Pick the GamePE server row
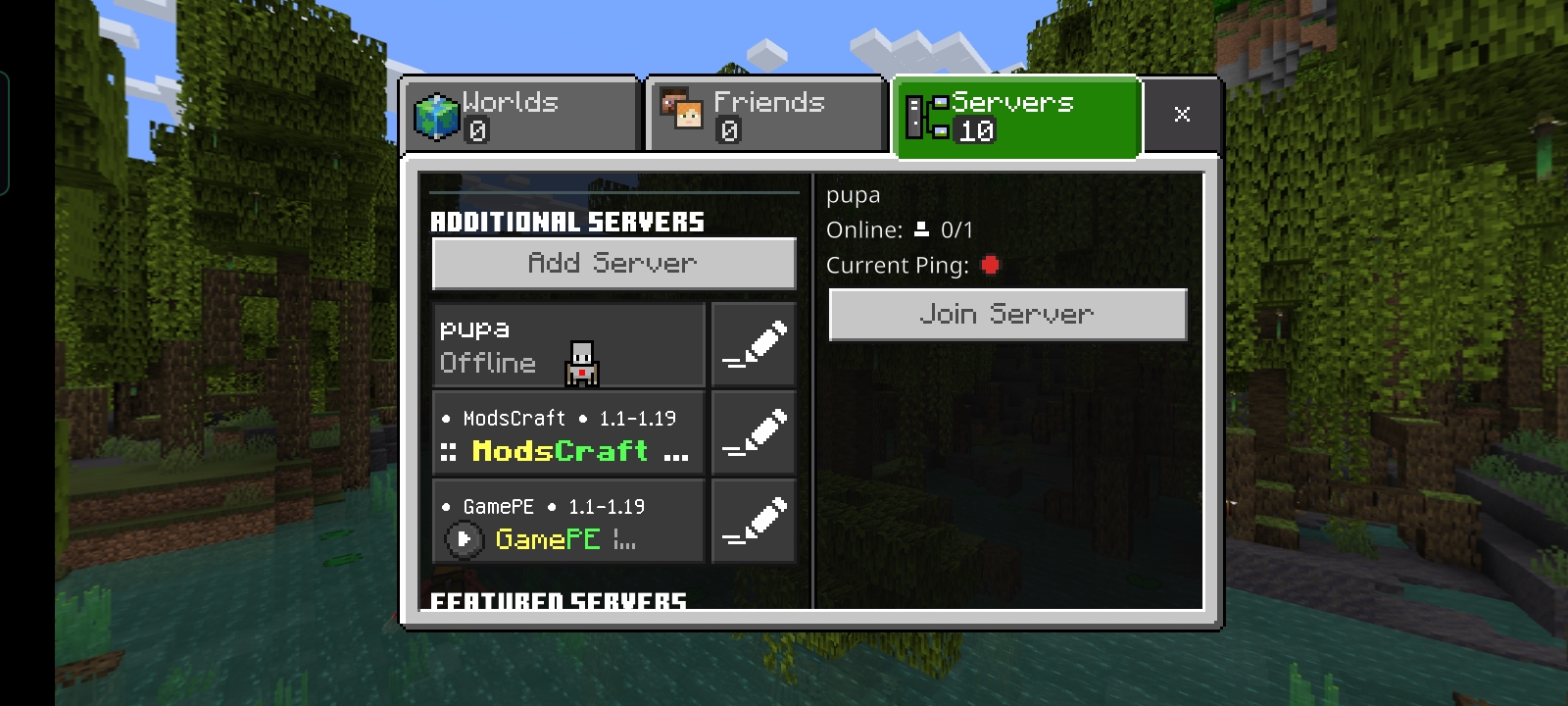1568x706 pixels. [568, 522]
